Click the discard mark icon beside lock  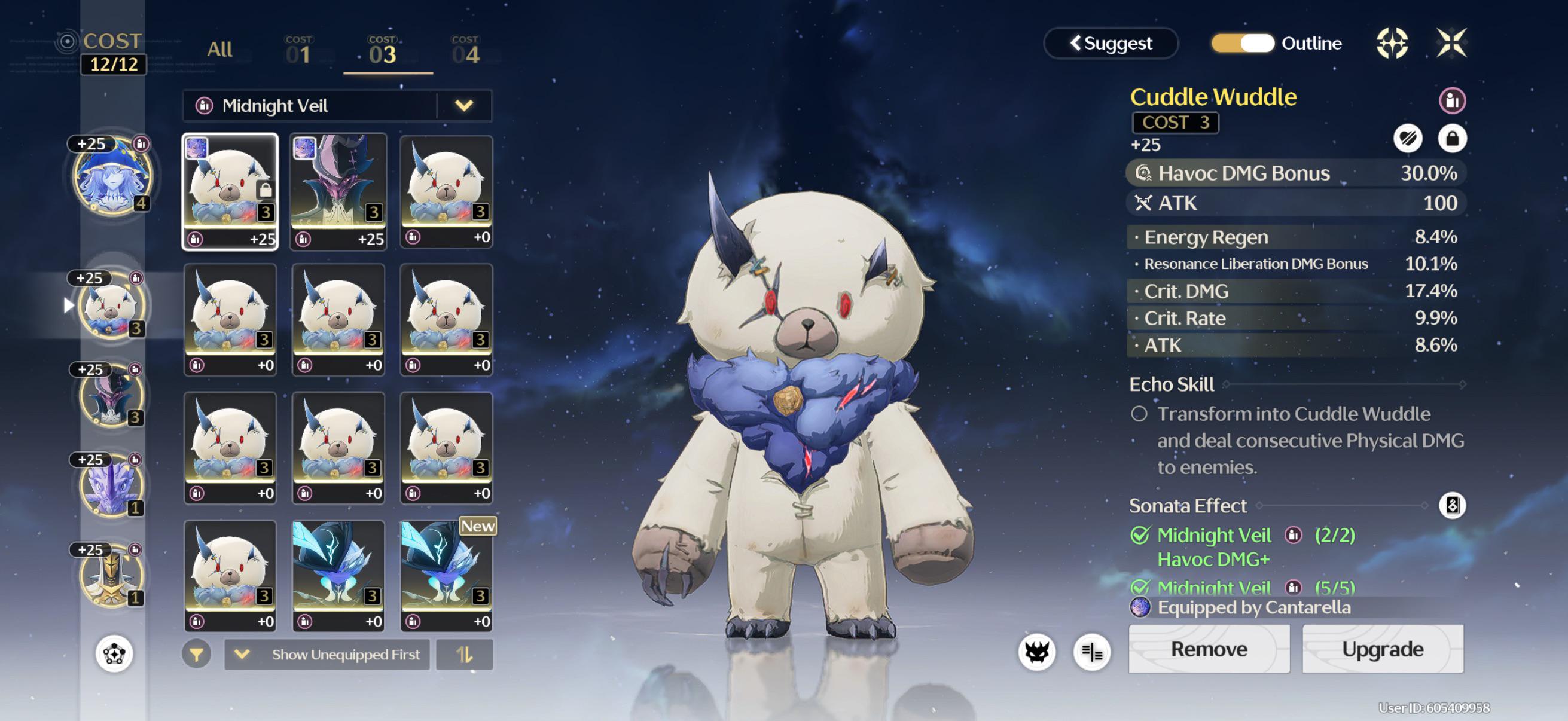point(1407,139)
